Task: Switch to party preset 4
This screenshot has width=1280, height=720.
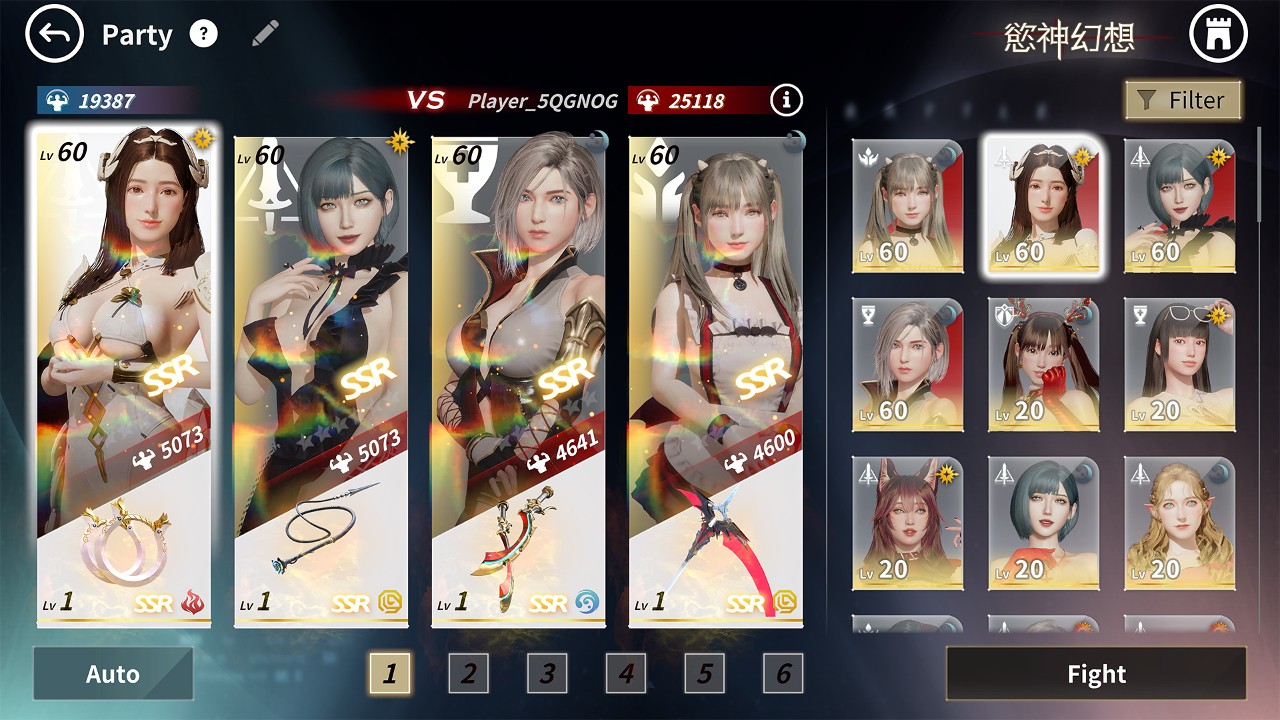Action: click(626, 674)
